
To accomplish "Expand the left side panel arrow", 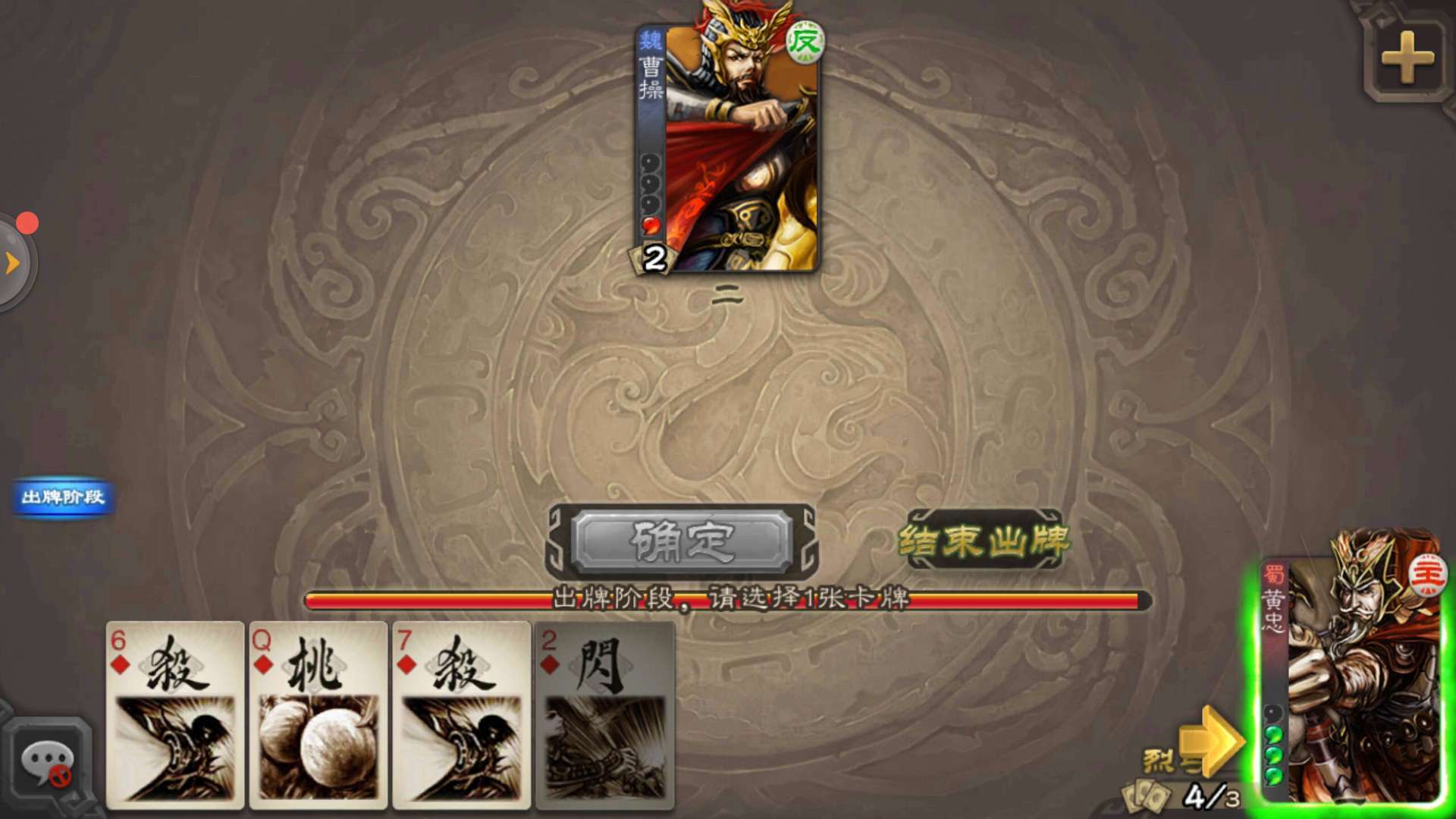I will (x=11, y=262).
